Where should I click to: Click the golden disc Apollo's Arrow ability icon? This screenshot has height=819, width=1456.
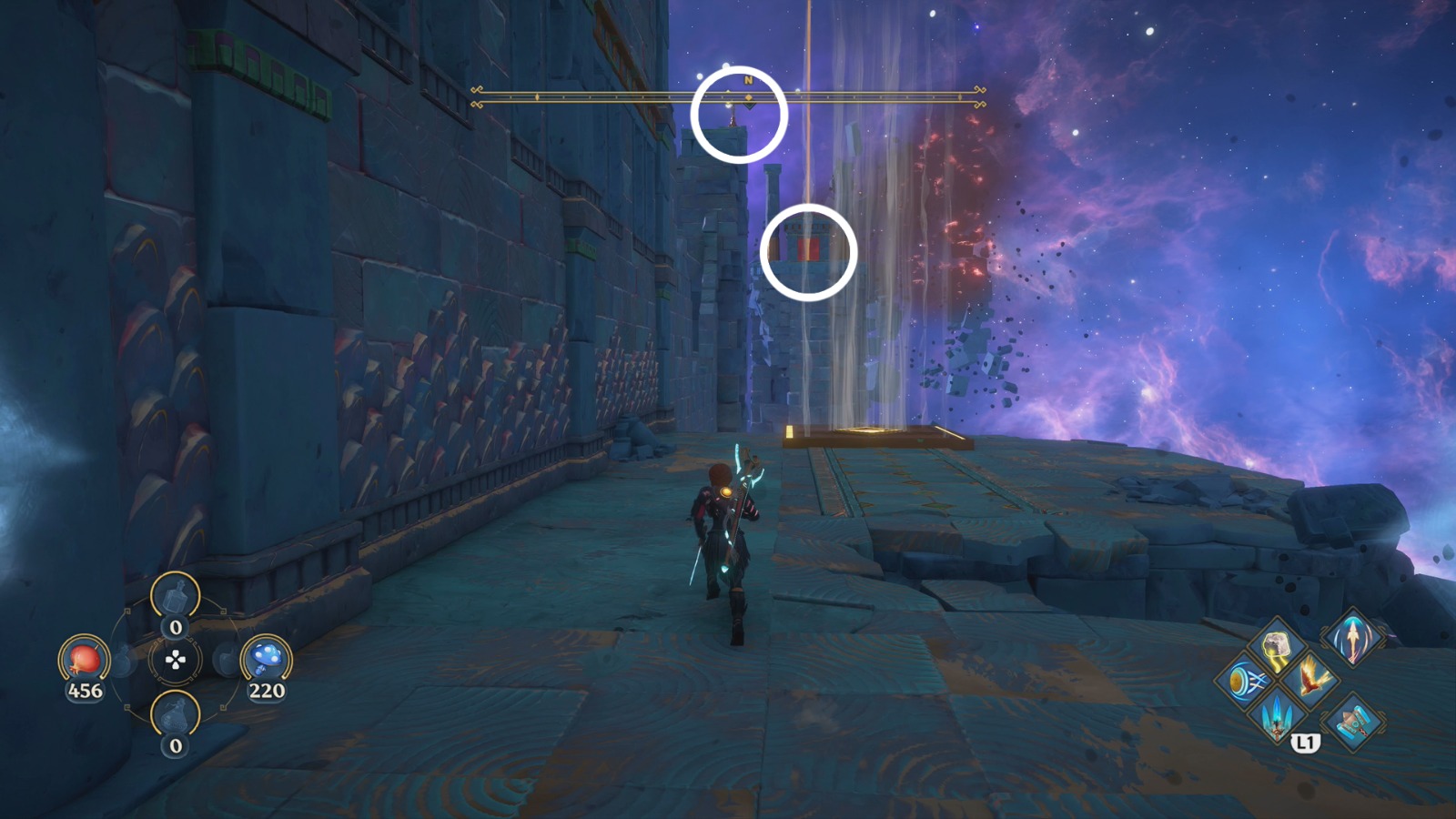tap(1243, 681)
